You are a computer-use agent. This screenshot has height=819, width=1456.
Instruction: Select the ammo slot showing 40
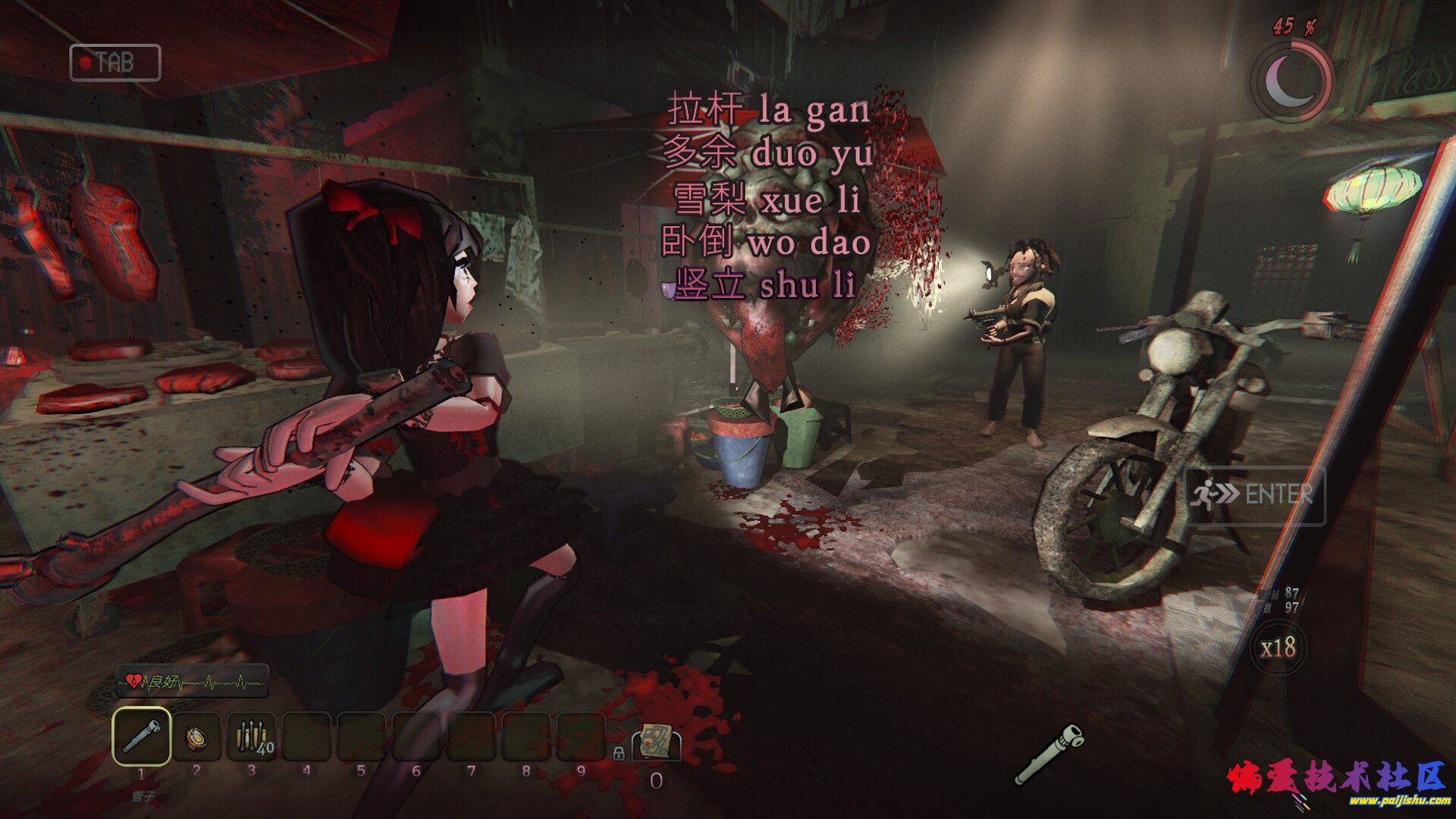click(252, 736)
